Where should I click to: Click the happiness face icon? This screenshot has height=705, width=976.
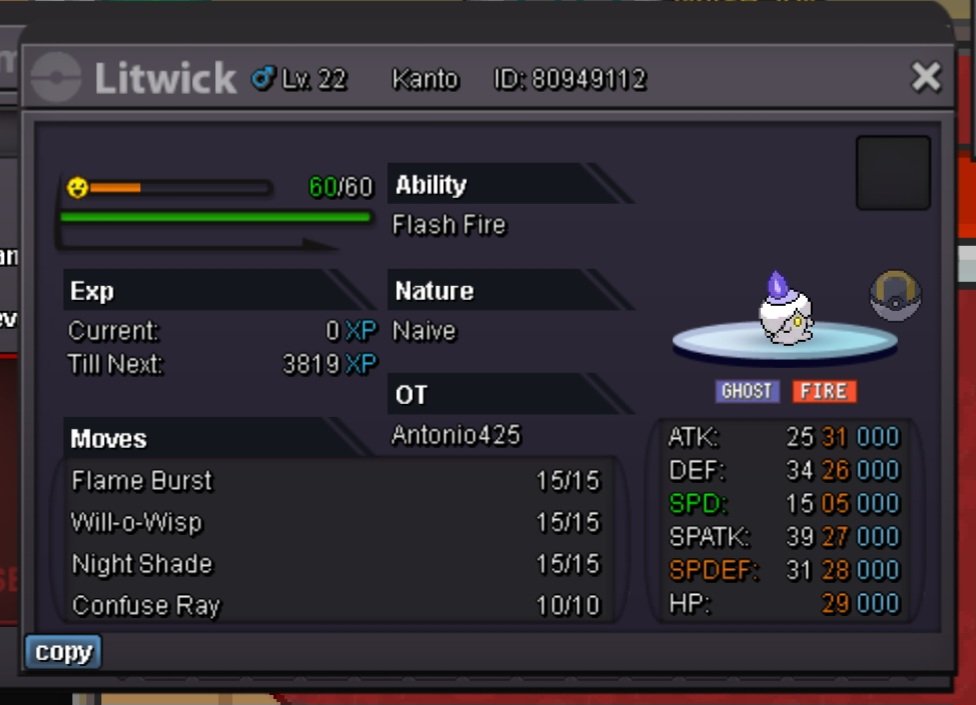77,187
